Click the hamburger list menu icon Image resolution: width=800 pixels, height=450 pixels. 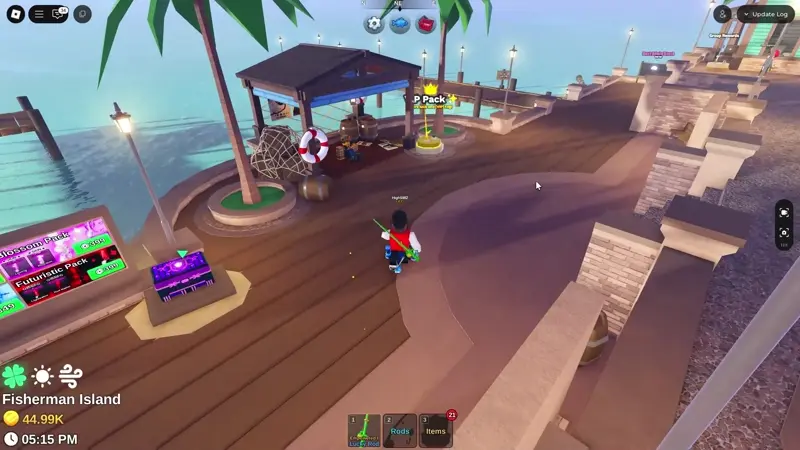point(38,14)
